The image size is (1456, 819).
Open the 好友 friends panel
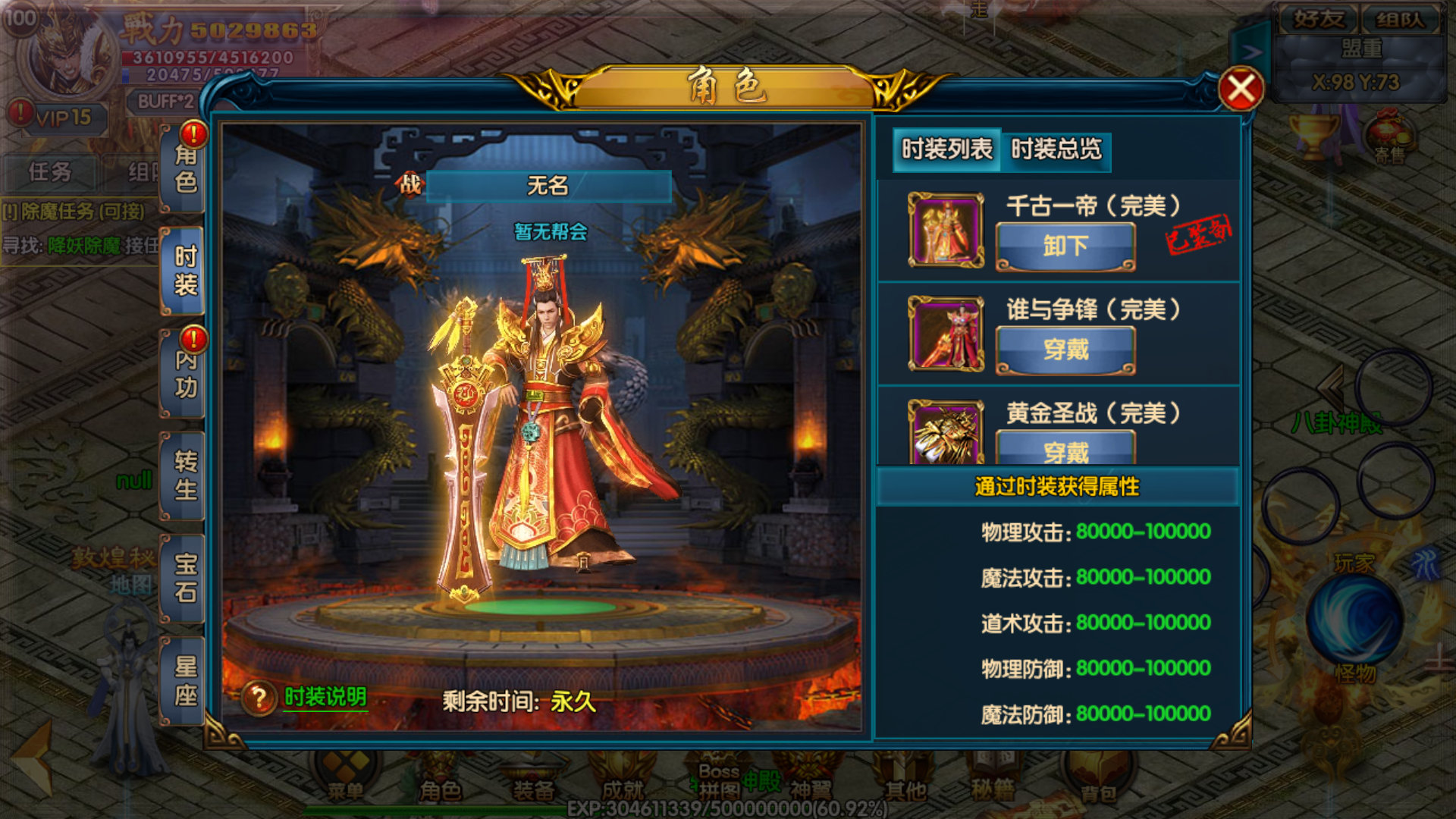(x=1318, y=19)
